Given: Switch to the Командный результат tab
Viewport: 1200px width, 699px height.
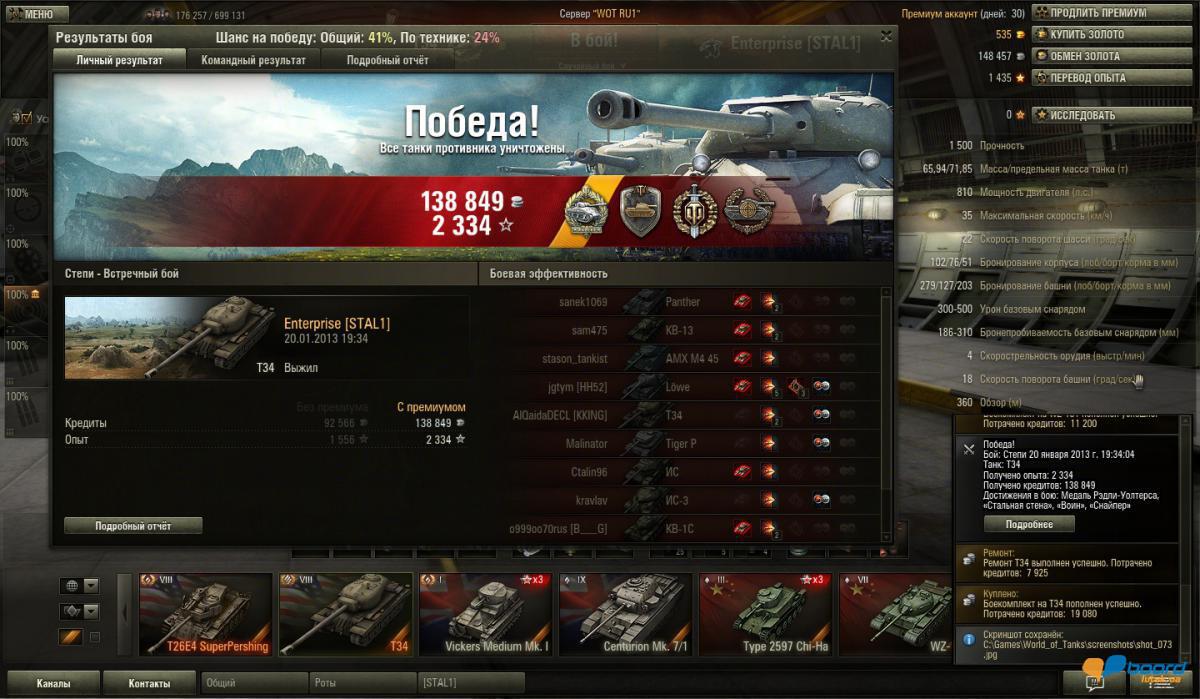Looking at the screenshot, I should (253, 60).
